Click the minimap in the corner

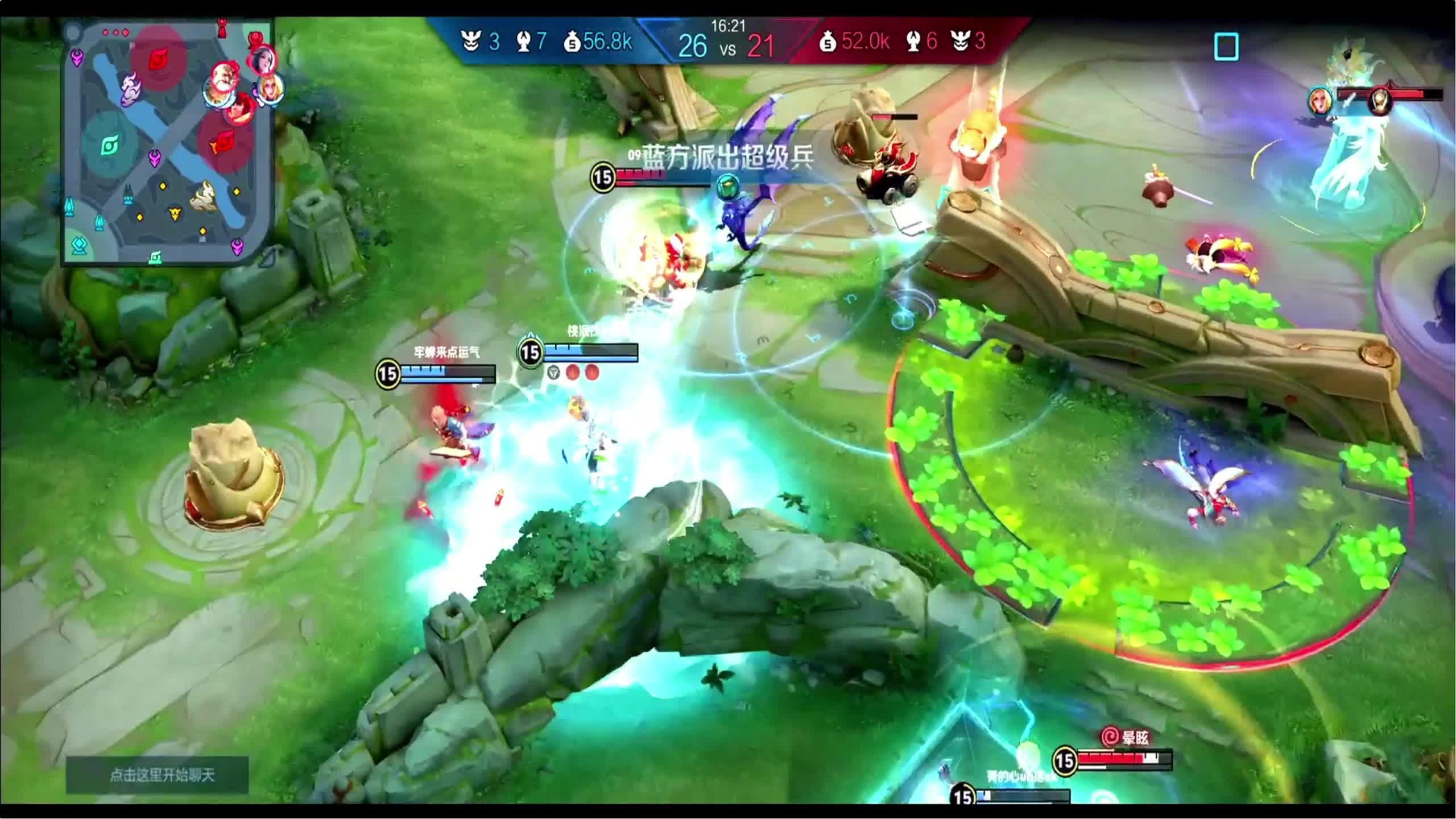coord(168,142)
